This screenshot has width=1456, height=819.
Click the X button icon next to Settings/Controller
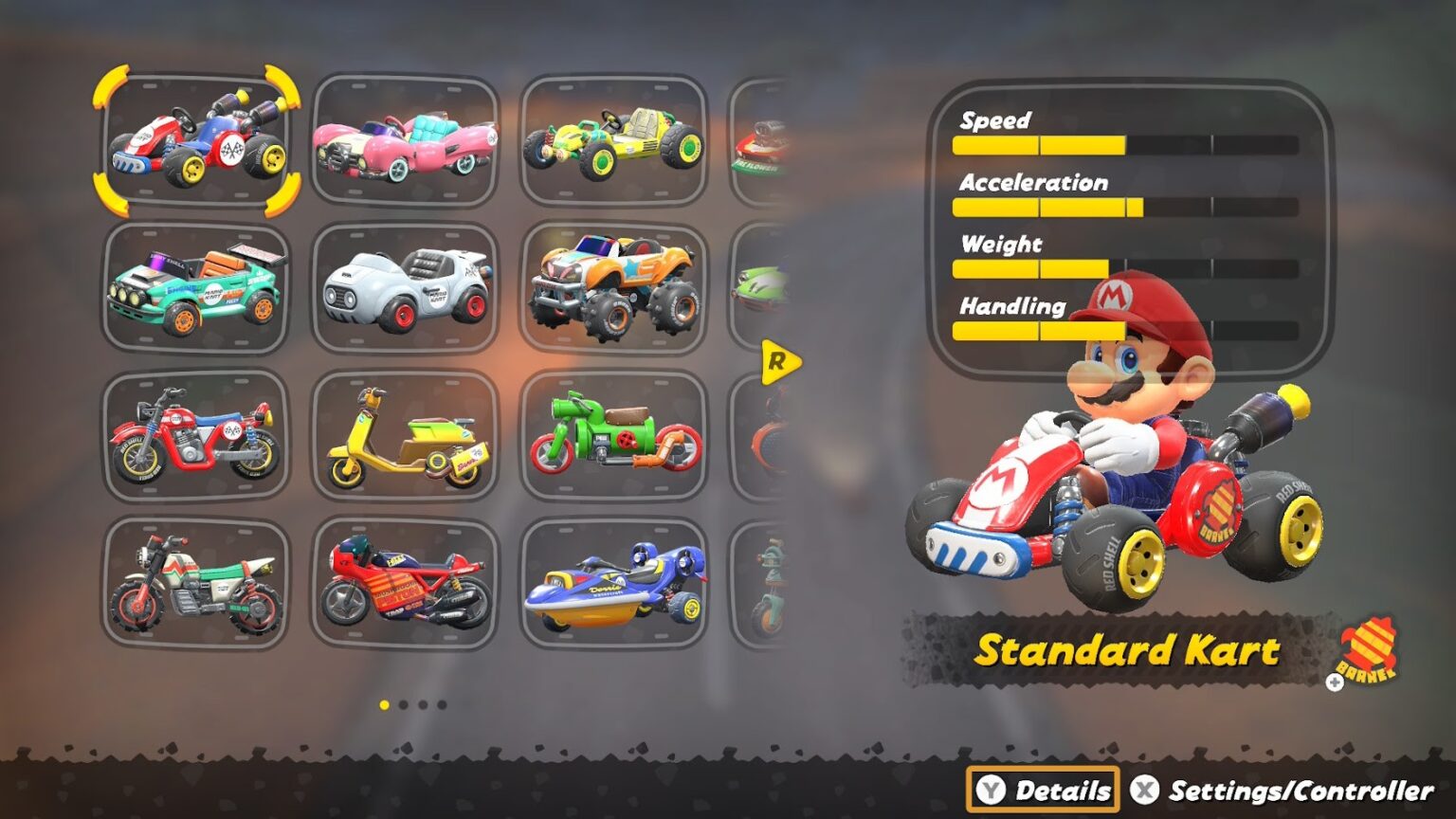[x=1144, y=788]
